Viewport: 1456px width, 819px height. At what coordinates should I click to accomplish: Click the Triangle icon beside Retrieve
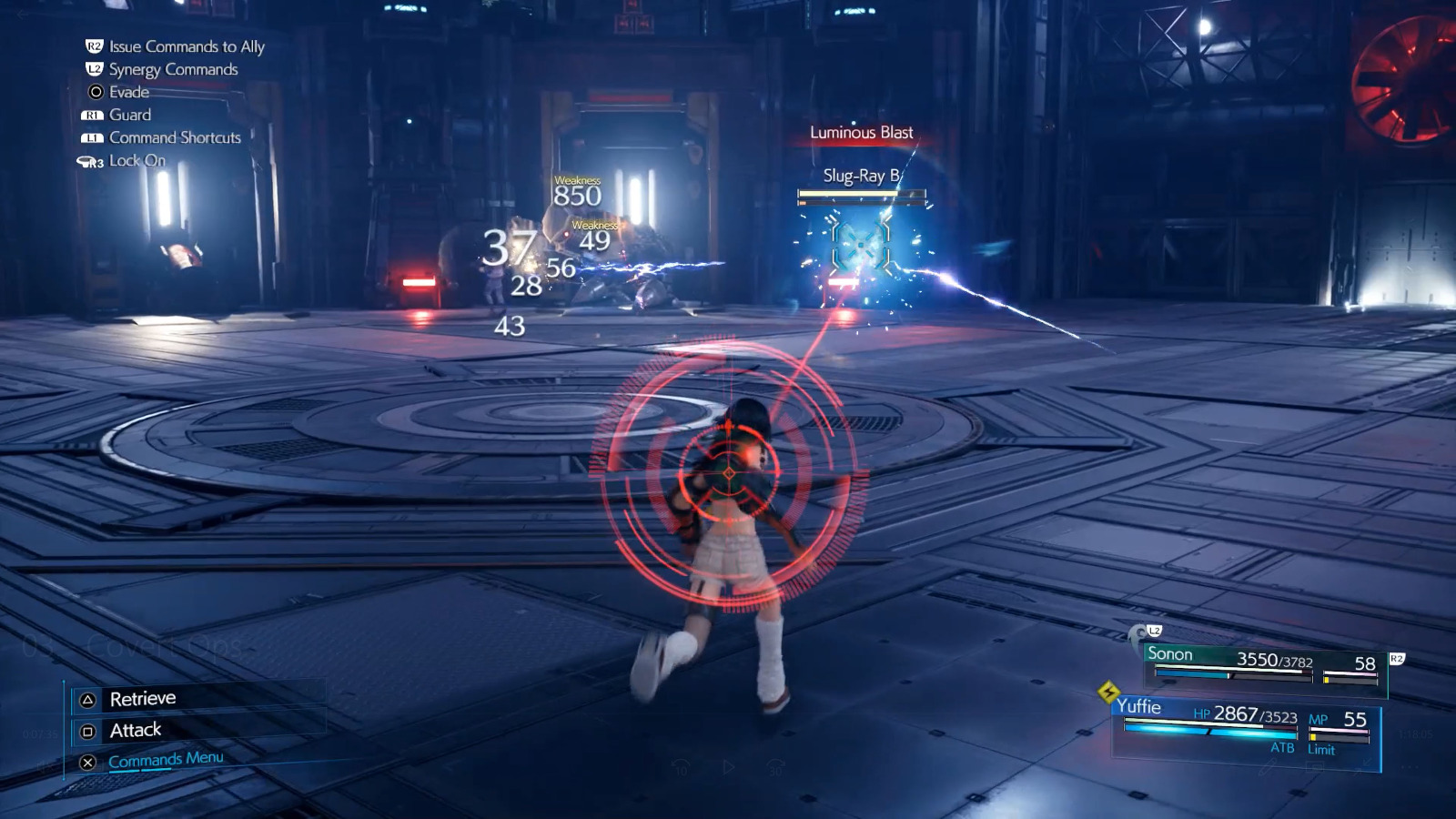click(87, 700)
